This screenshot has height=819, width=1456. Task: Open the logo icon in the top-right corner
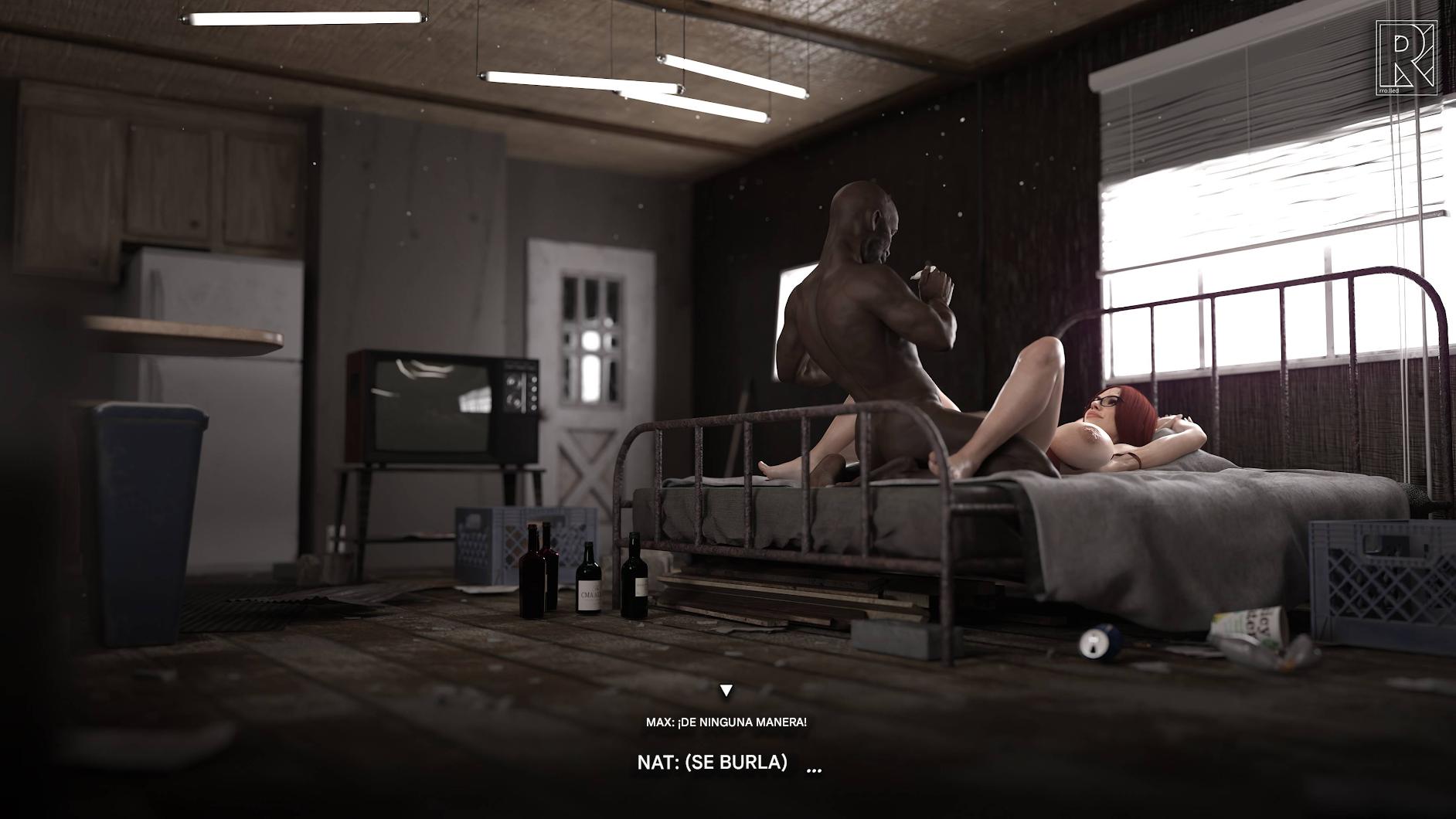(1406, 57)
